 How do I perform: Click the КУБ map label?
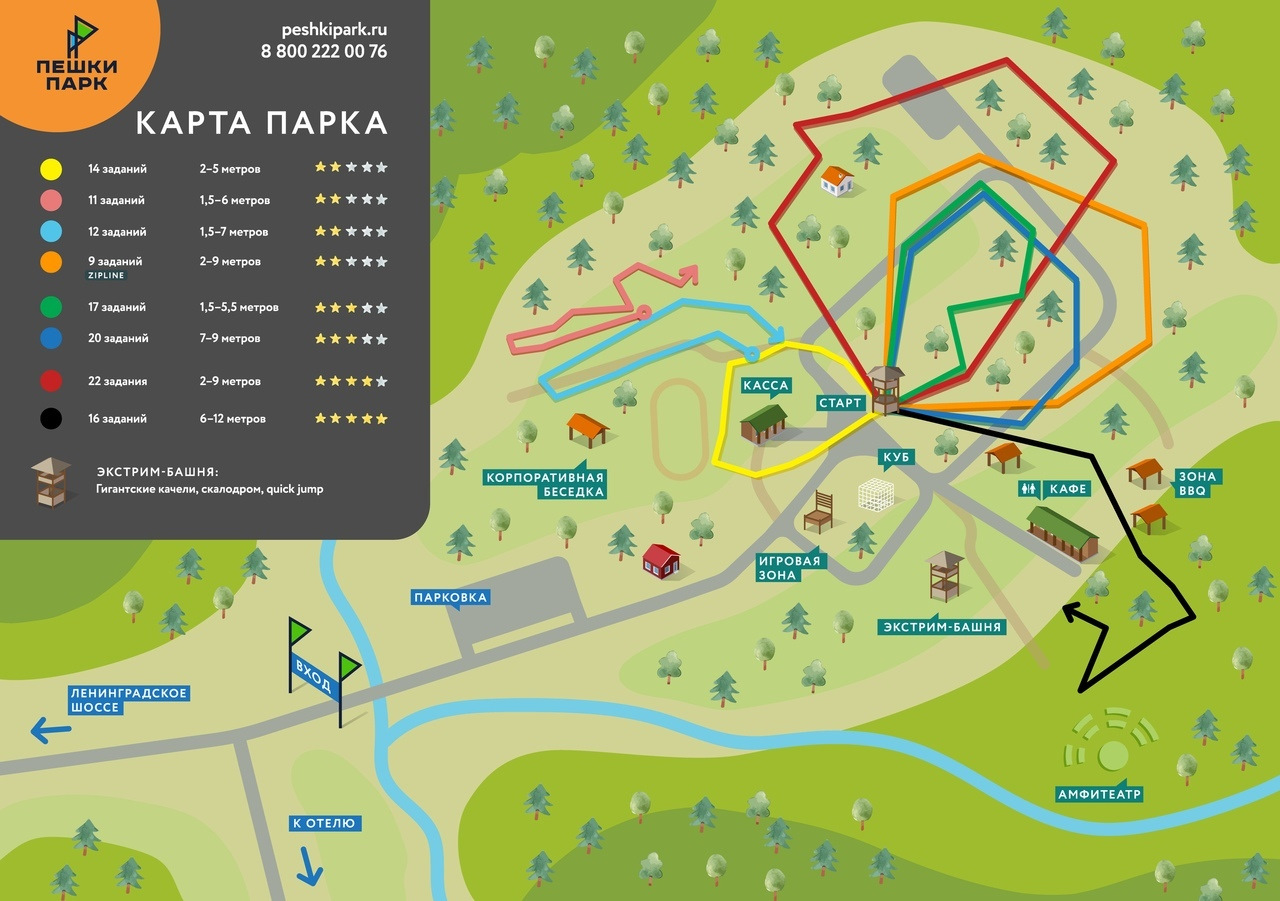[x=895, y=458]
